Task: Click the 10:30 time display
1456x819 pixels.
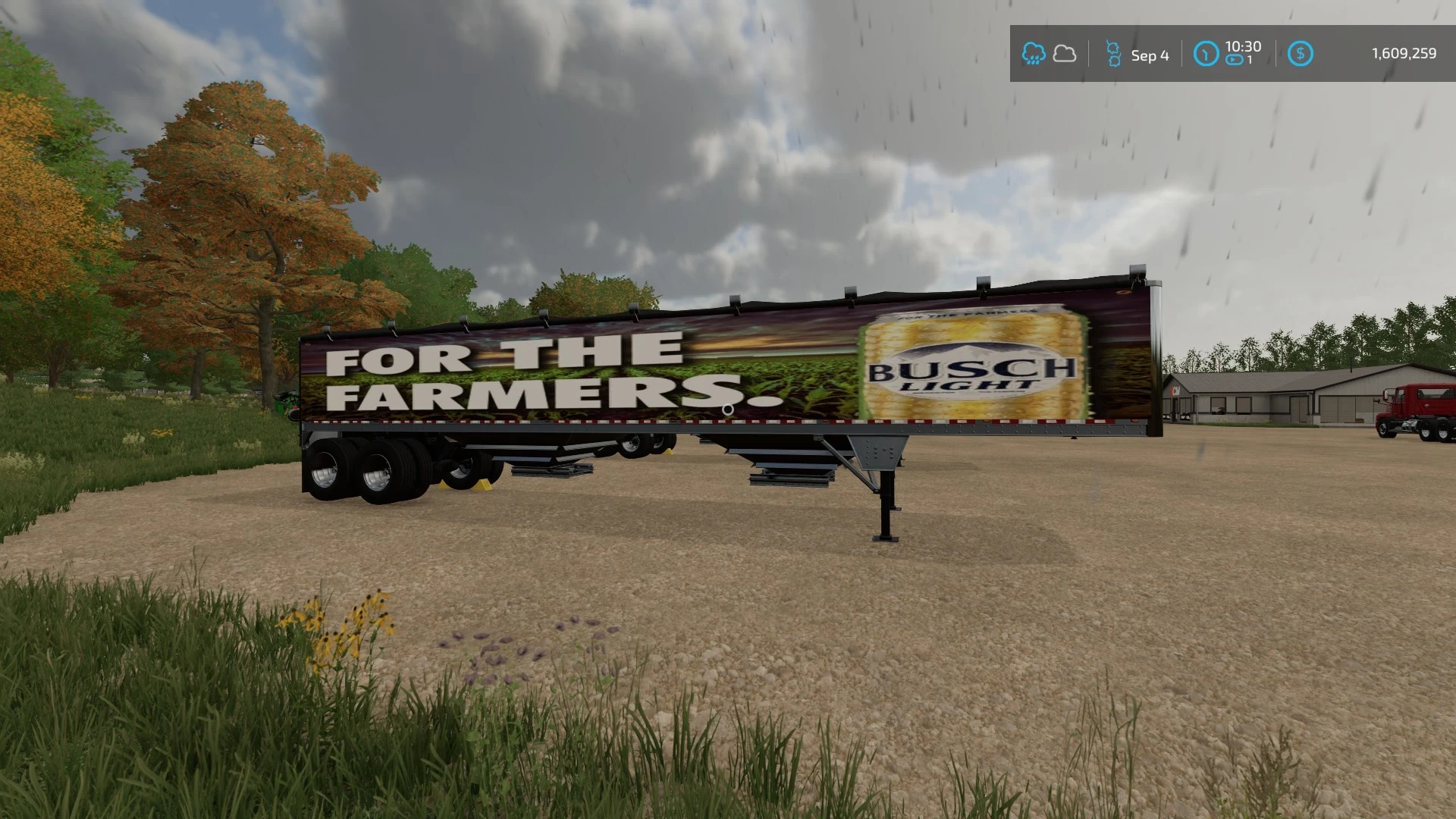Action: 1244,47
